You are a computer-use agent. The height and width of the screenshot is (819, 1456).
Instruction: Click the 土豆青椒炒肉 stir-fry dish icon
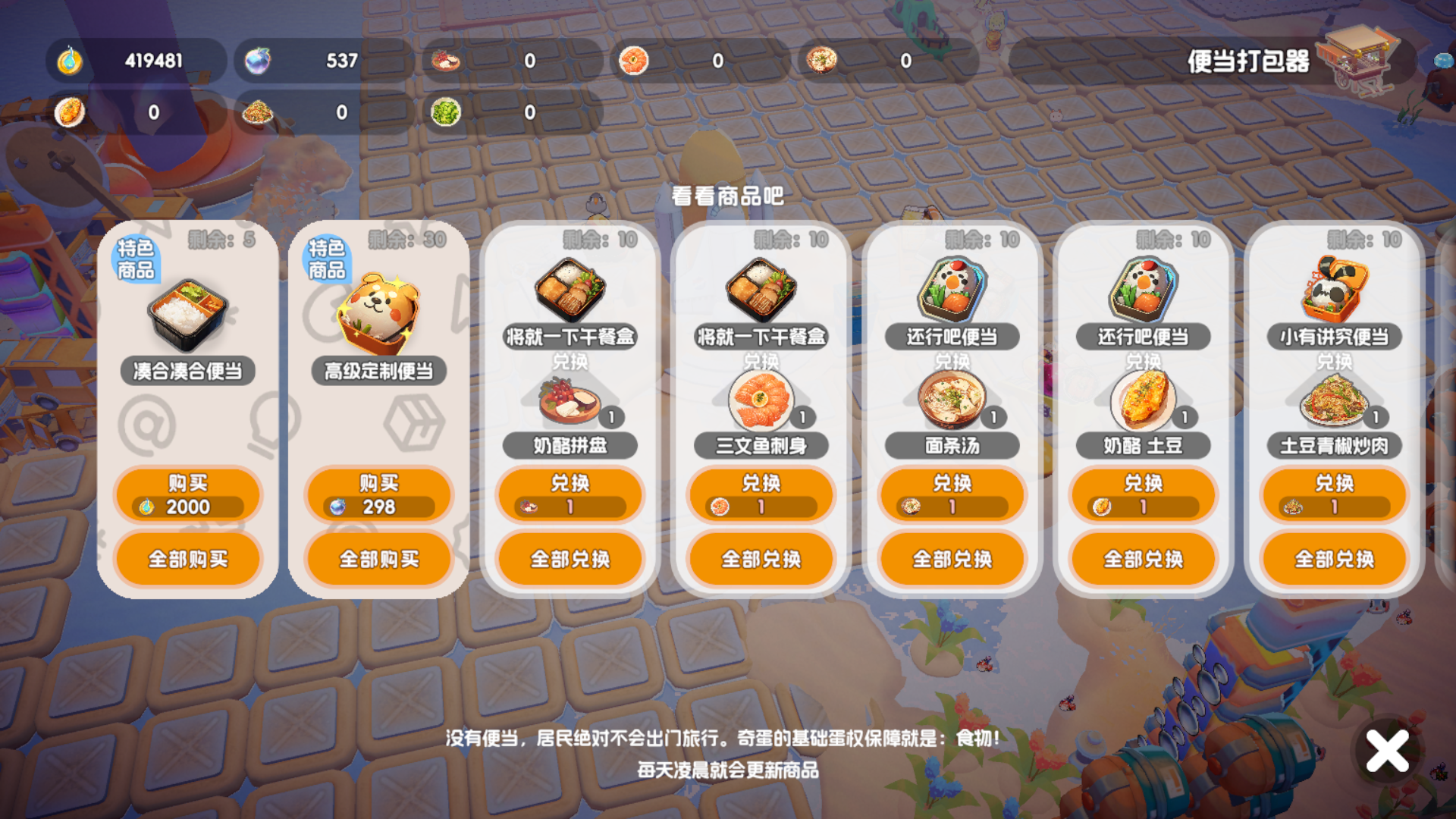(x=1332, y=402)
